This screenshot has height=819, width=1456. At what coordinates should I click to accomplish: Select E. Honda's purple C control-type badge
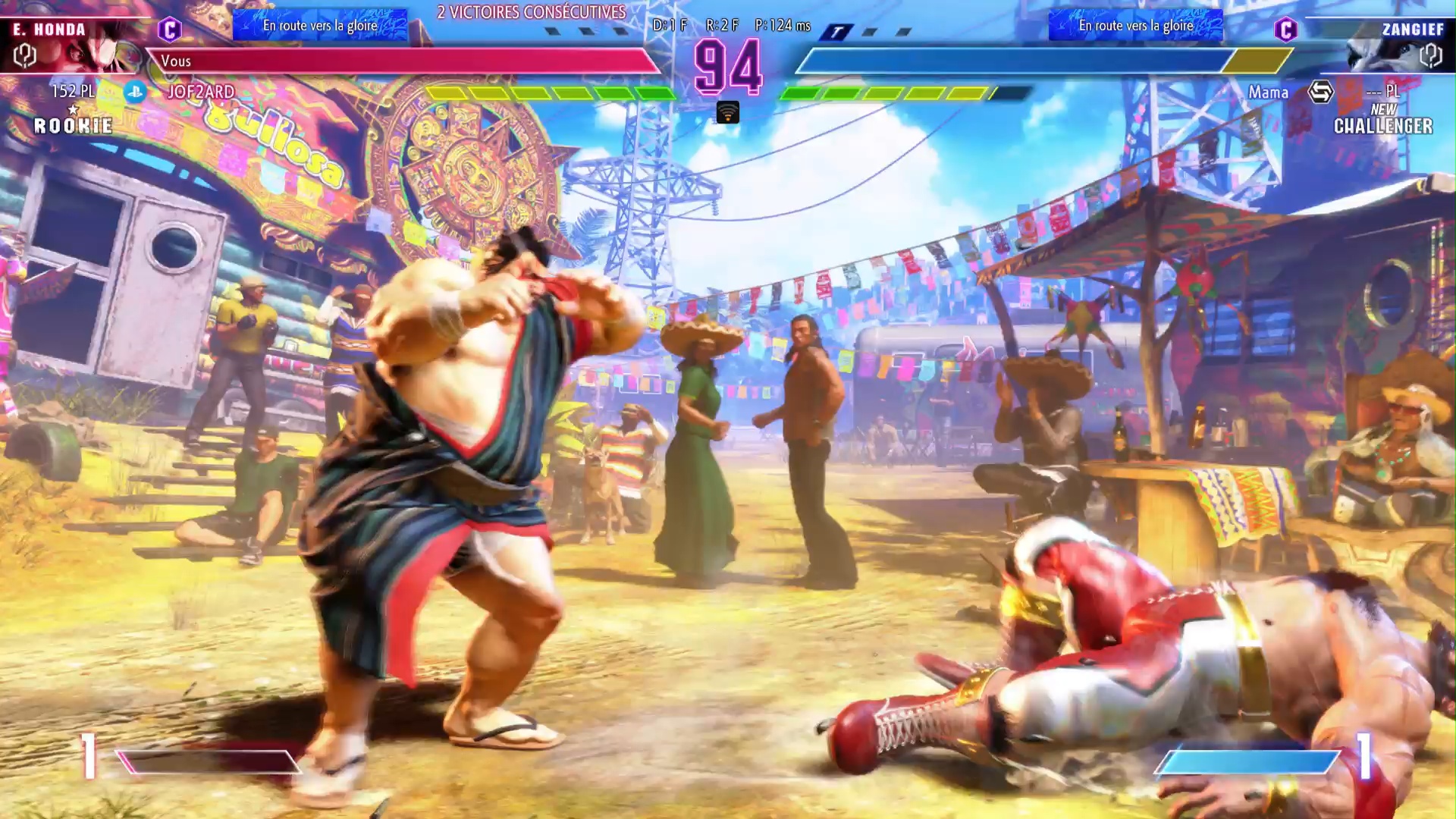pyautogui.click(x=169, y=30)
